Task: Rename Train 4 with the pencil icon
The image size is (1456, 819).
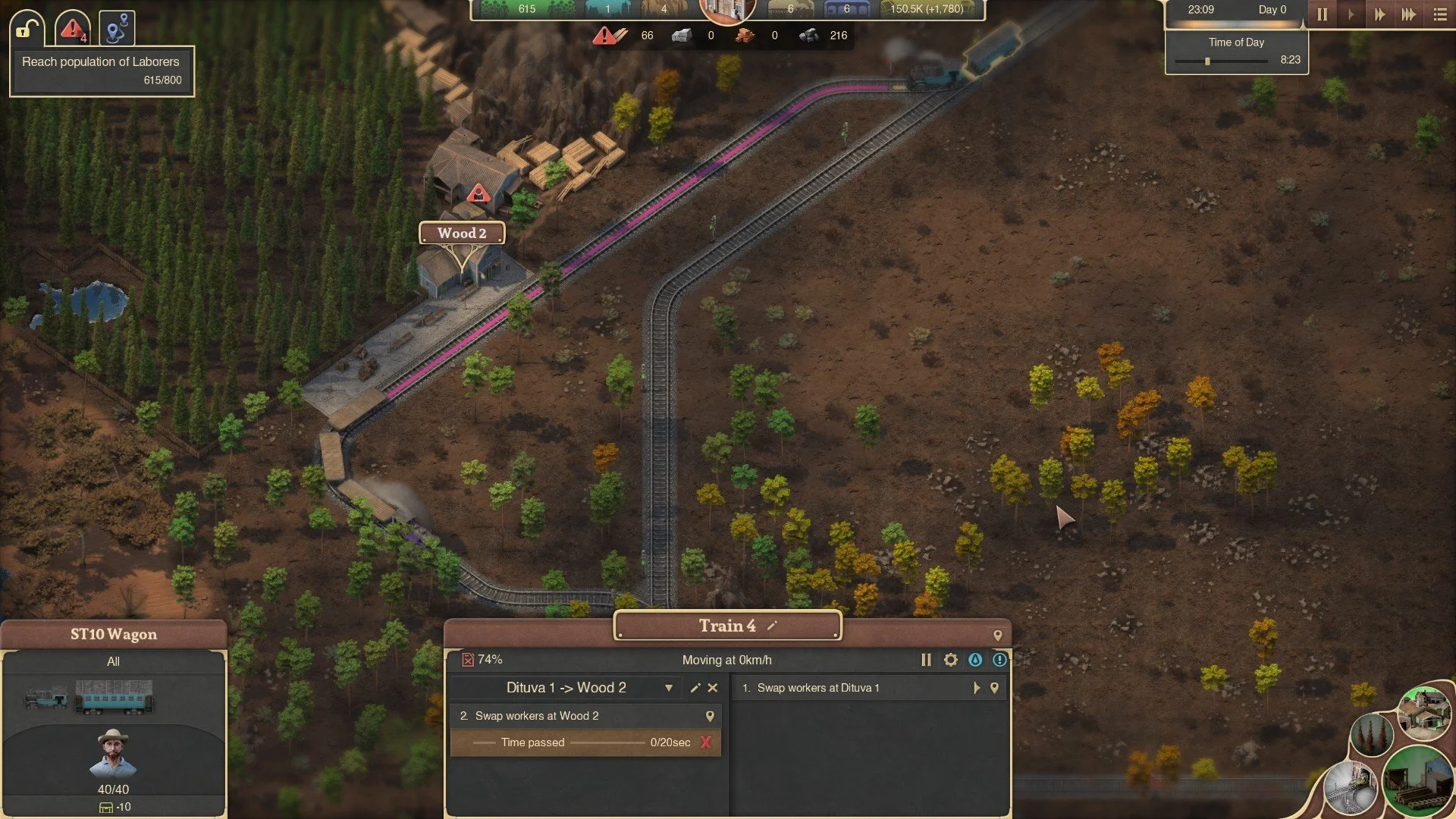Action: (772, 626)
